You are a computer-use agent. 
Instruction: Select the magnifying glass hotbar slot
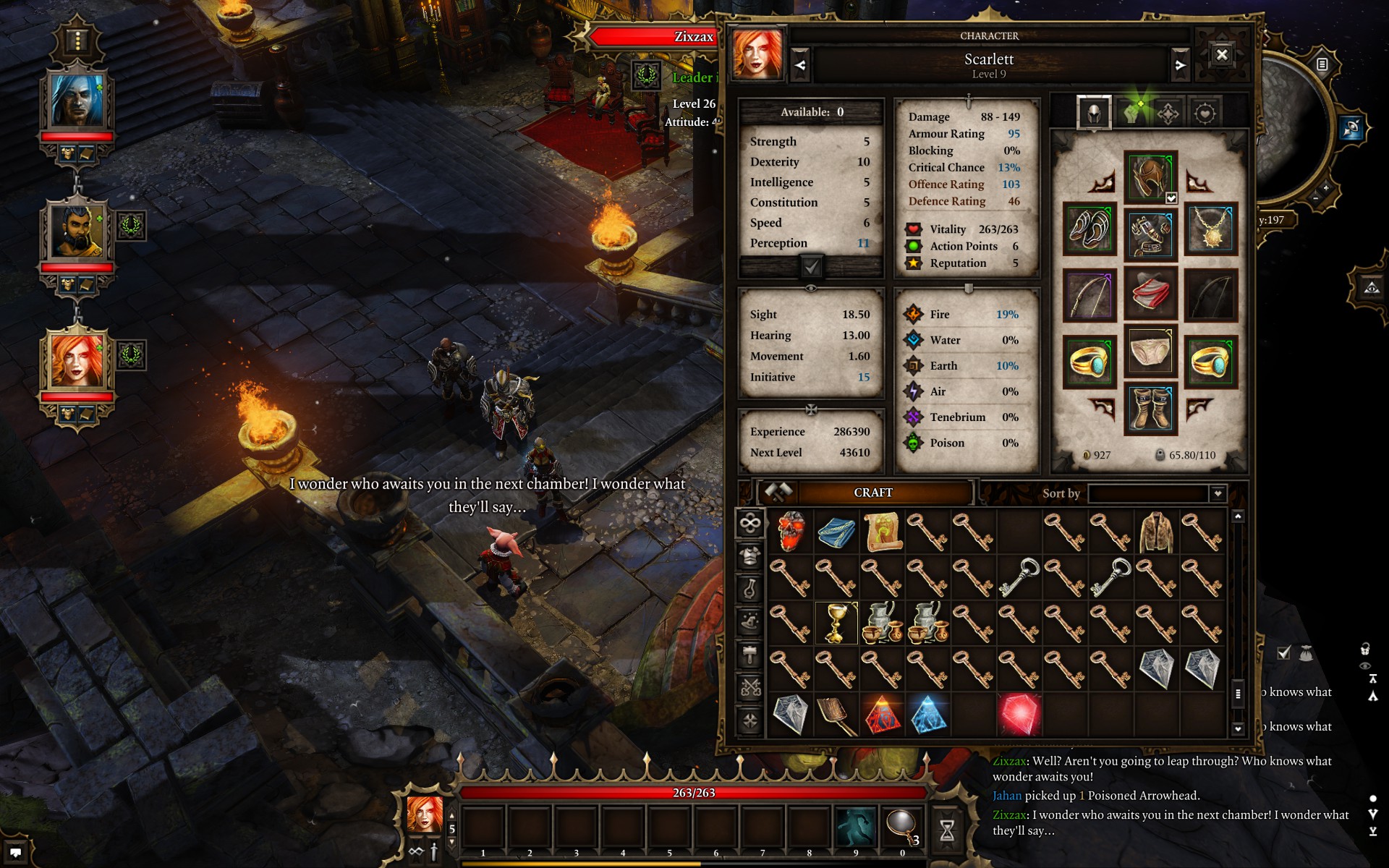pos(901,827)
